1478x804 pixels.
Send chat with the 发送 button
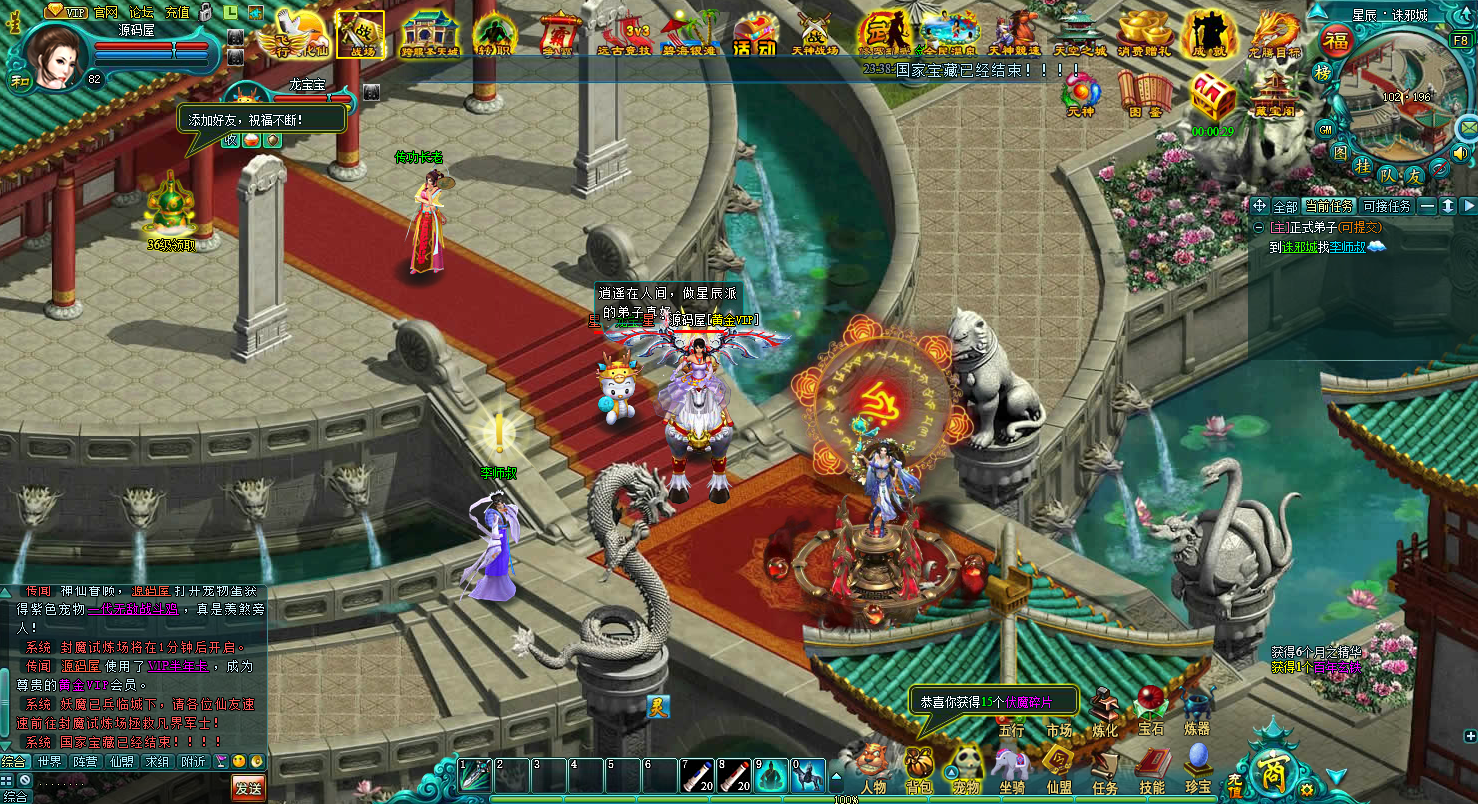248,787
